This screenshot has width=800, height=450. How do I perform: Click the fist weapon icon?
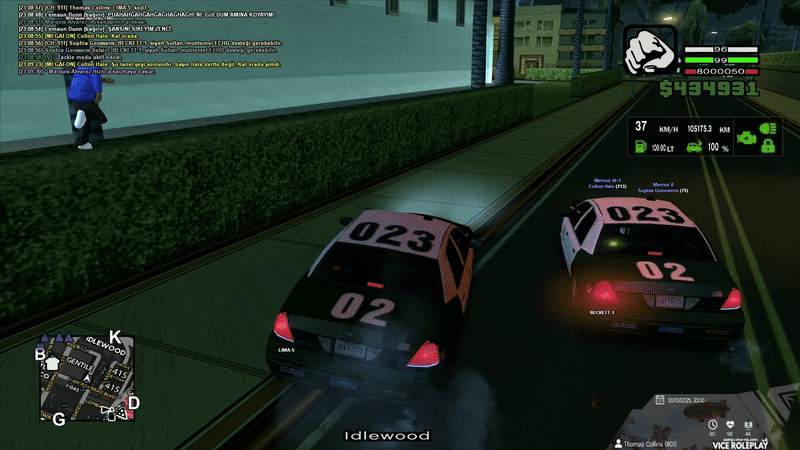(651, 52)
